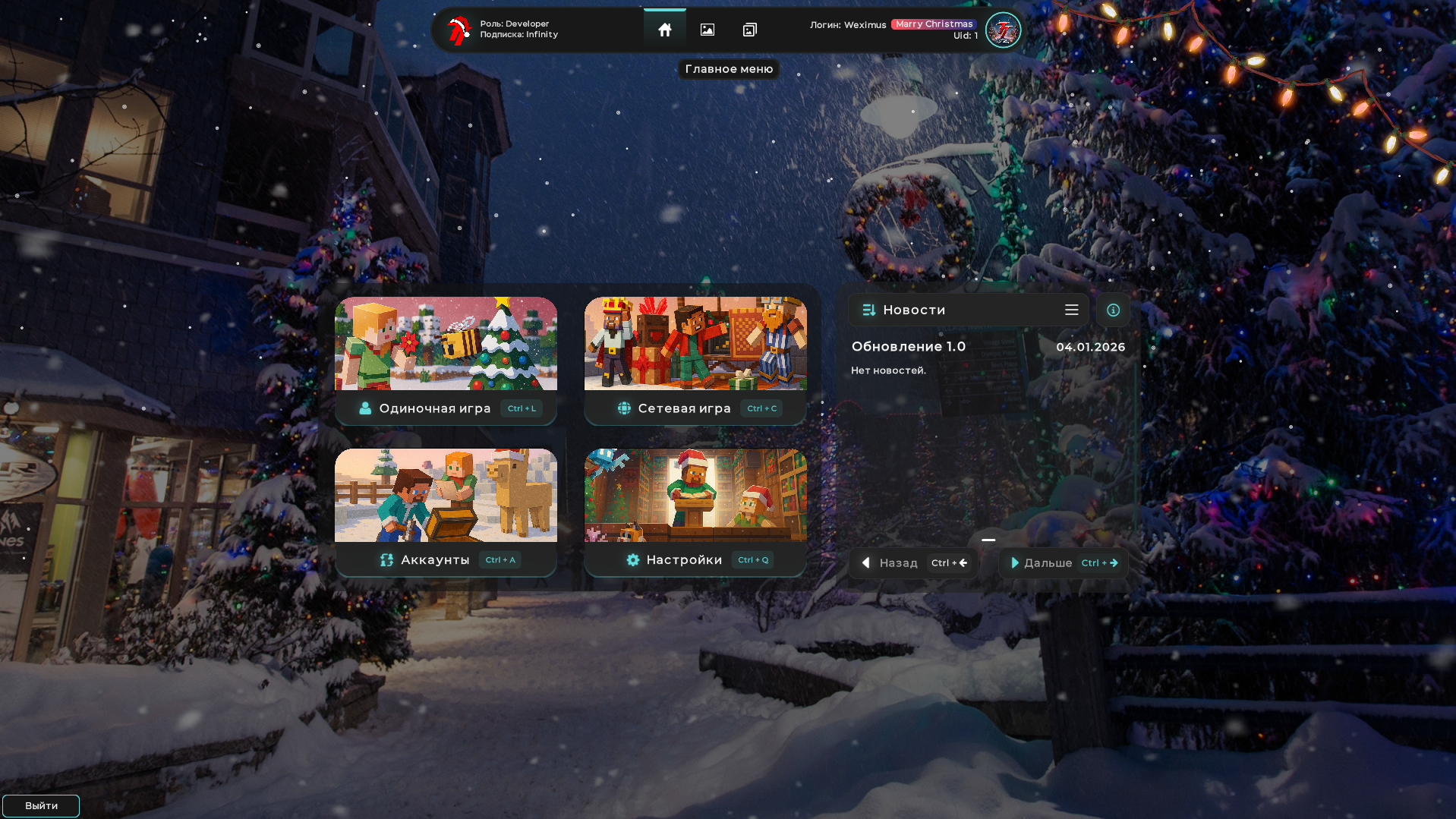Screen dimensions: 1456x819
Task: Click the accounts icon on Аккаунты card
Action: tap(386, 559)
